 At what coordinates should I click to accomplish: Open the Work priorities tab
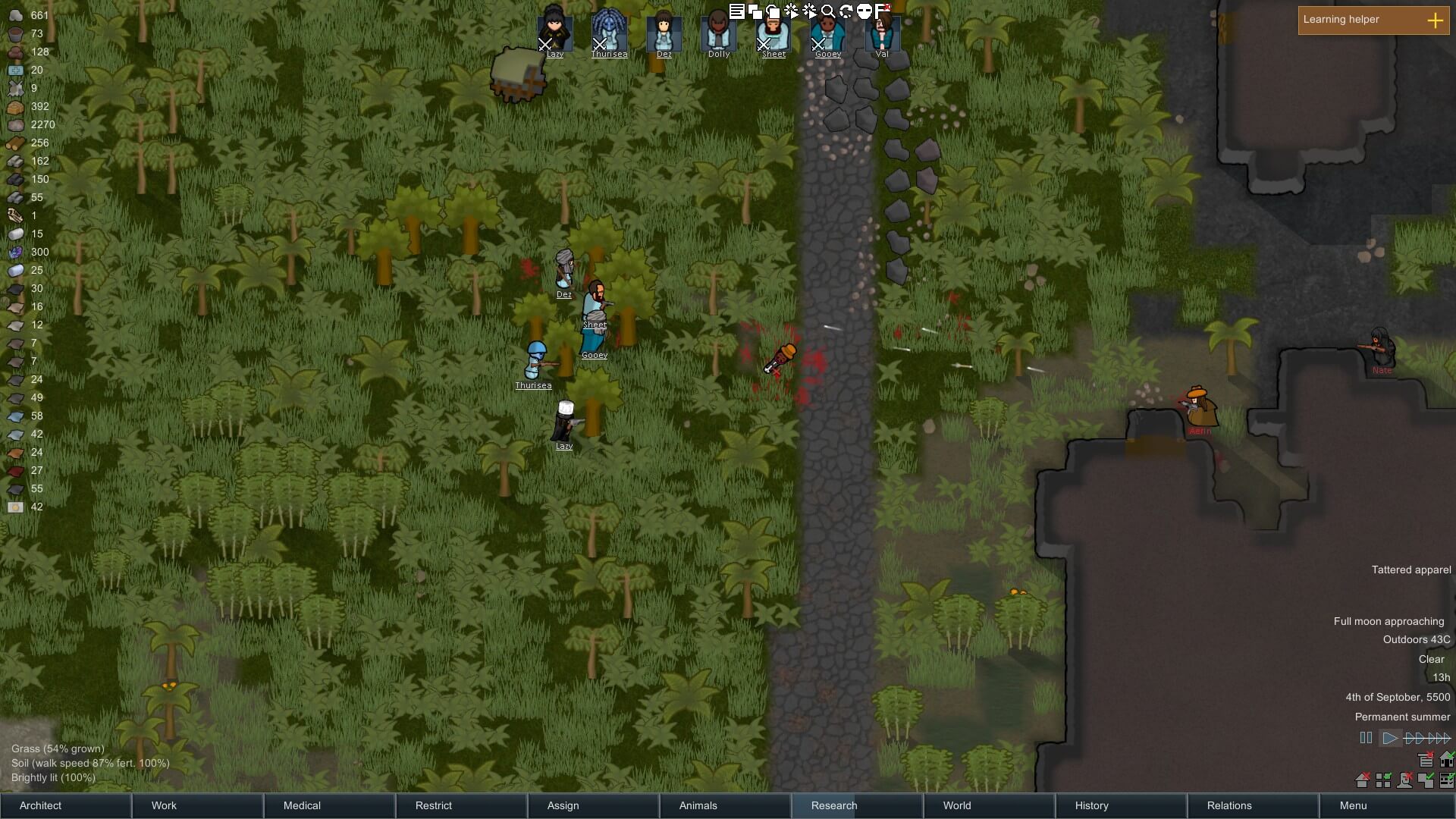pos(164,805)
